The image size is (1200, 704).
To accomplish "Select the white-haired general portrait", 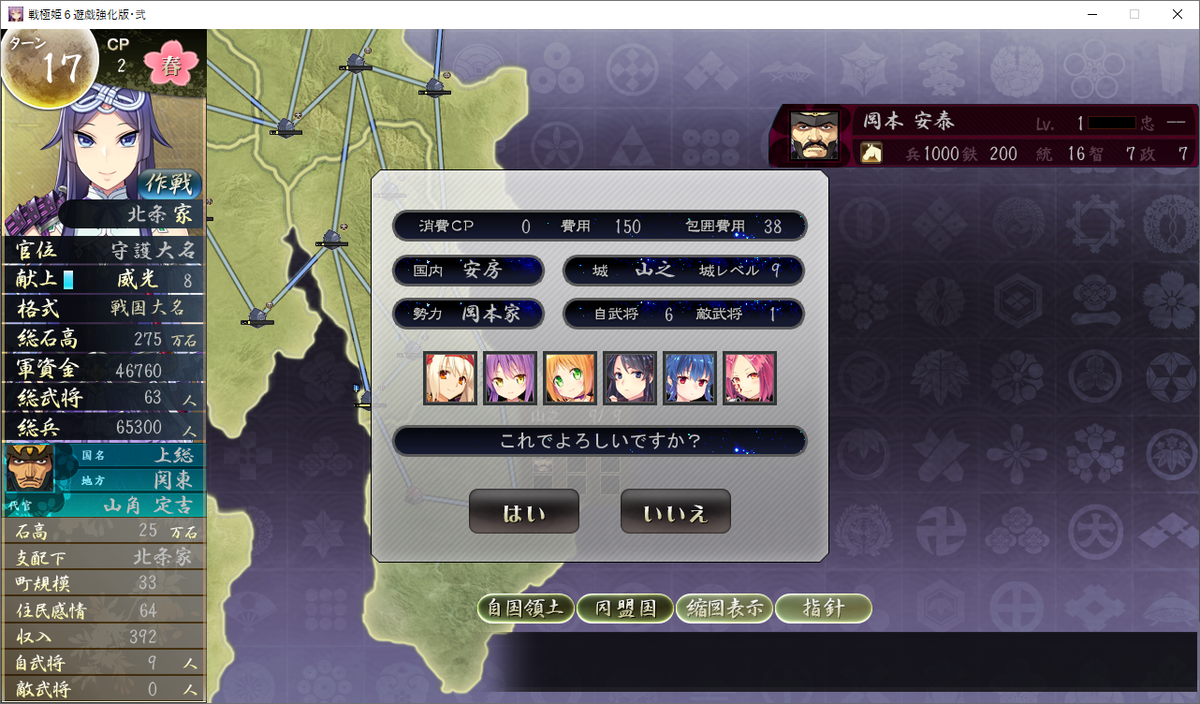I will click(449, 378).
